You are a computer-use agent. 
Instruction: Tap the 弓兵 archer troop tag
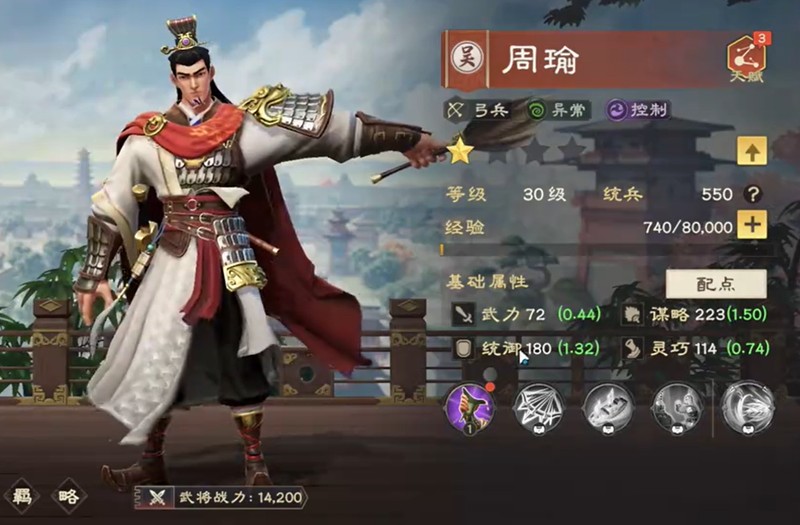(480, 110)
